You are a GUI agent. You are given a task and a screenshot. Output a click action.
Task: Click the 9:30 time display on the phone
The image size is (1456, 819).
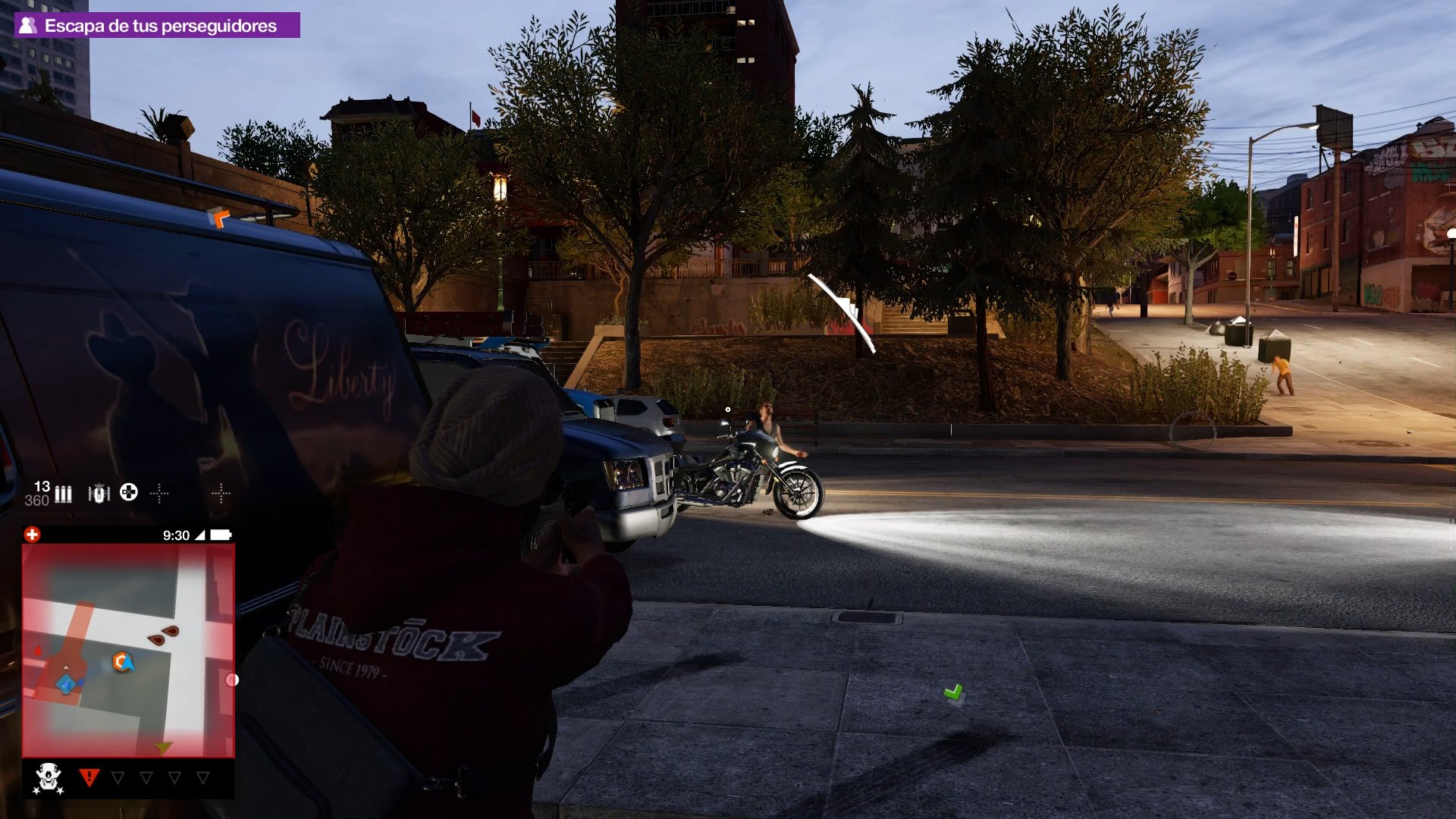pyautogui.click(x=176, y=535)
